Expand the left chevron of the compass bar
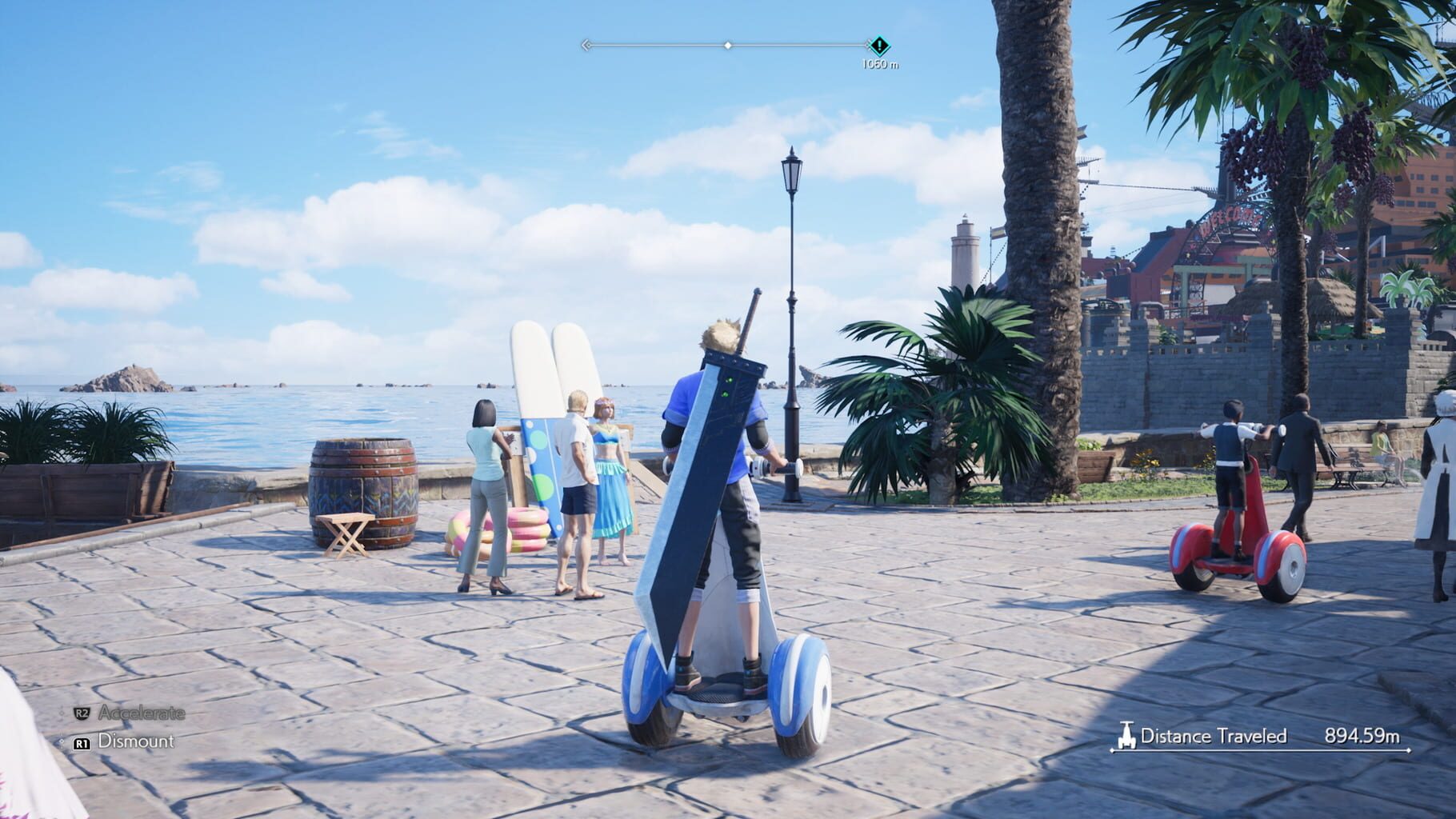This screenshot has width=1456, height=819. coord(586,46)
